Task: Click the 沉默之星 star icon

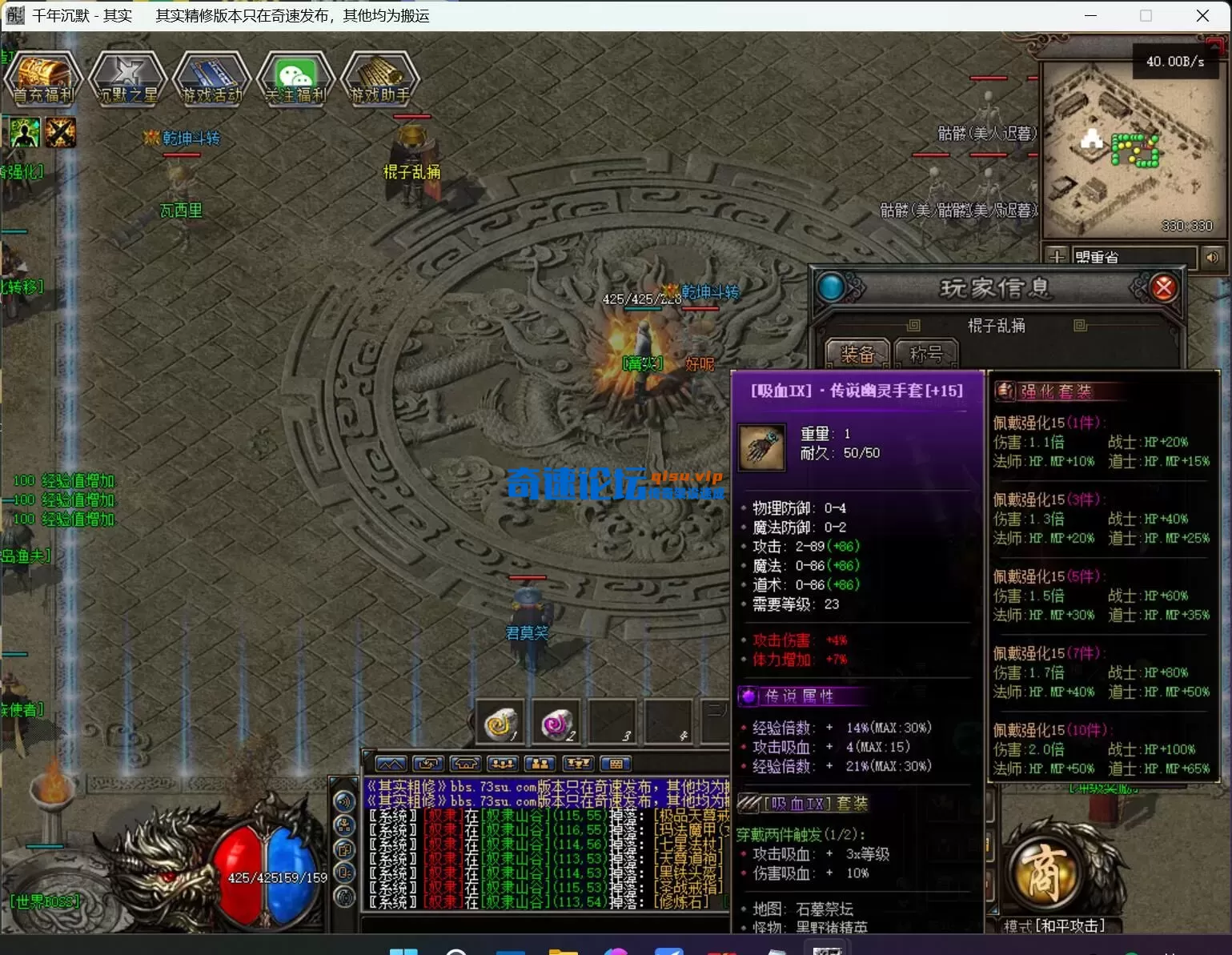Action: (128, 78)
